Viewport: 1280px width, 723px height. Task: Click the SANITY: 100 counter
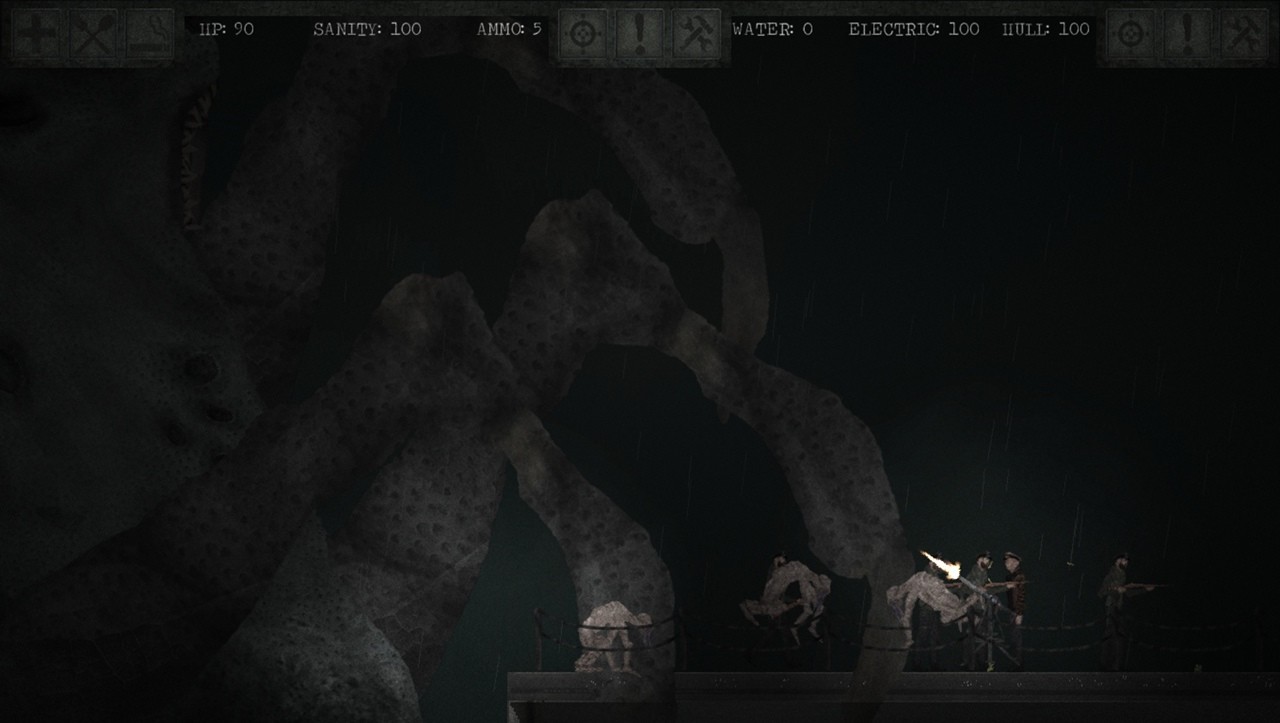368,30
